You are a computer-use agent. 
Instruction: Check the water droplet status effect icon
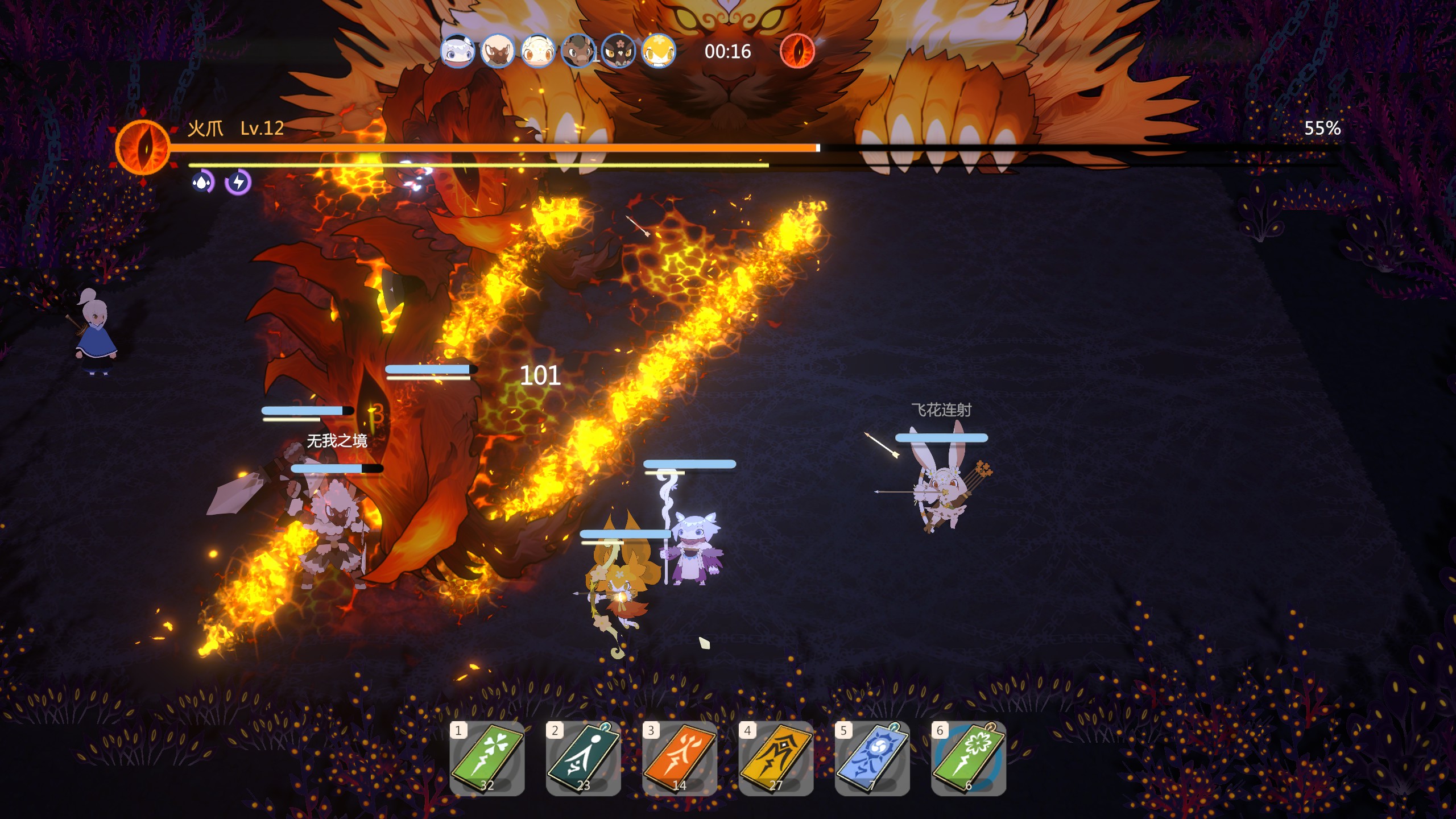coord(202,183)
